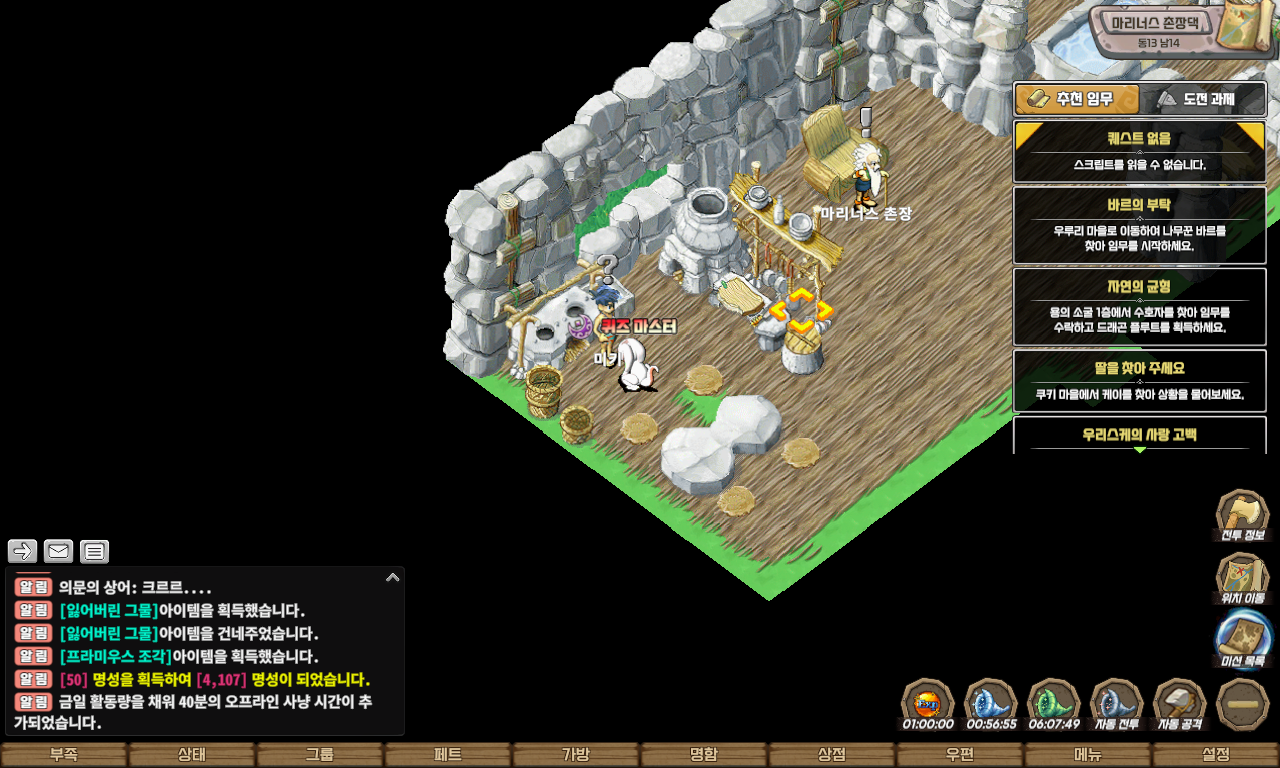
Task: Open the 펫 pet menu
Action: (448, 755)
